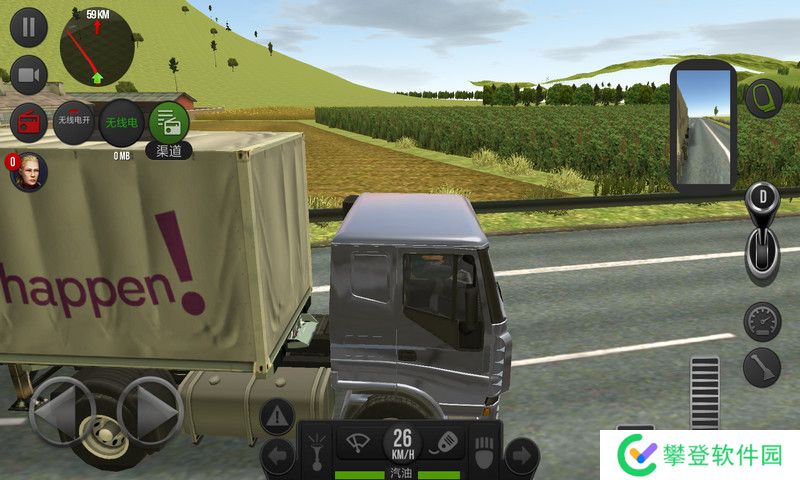Toggle the hazard warning triangle
800x480 pixels.
[x=278, y=415]
